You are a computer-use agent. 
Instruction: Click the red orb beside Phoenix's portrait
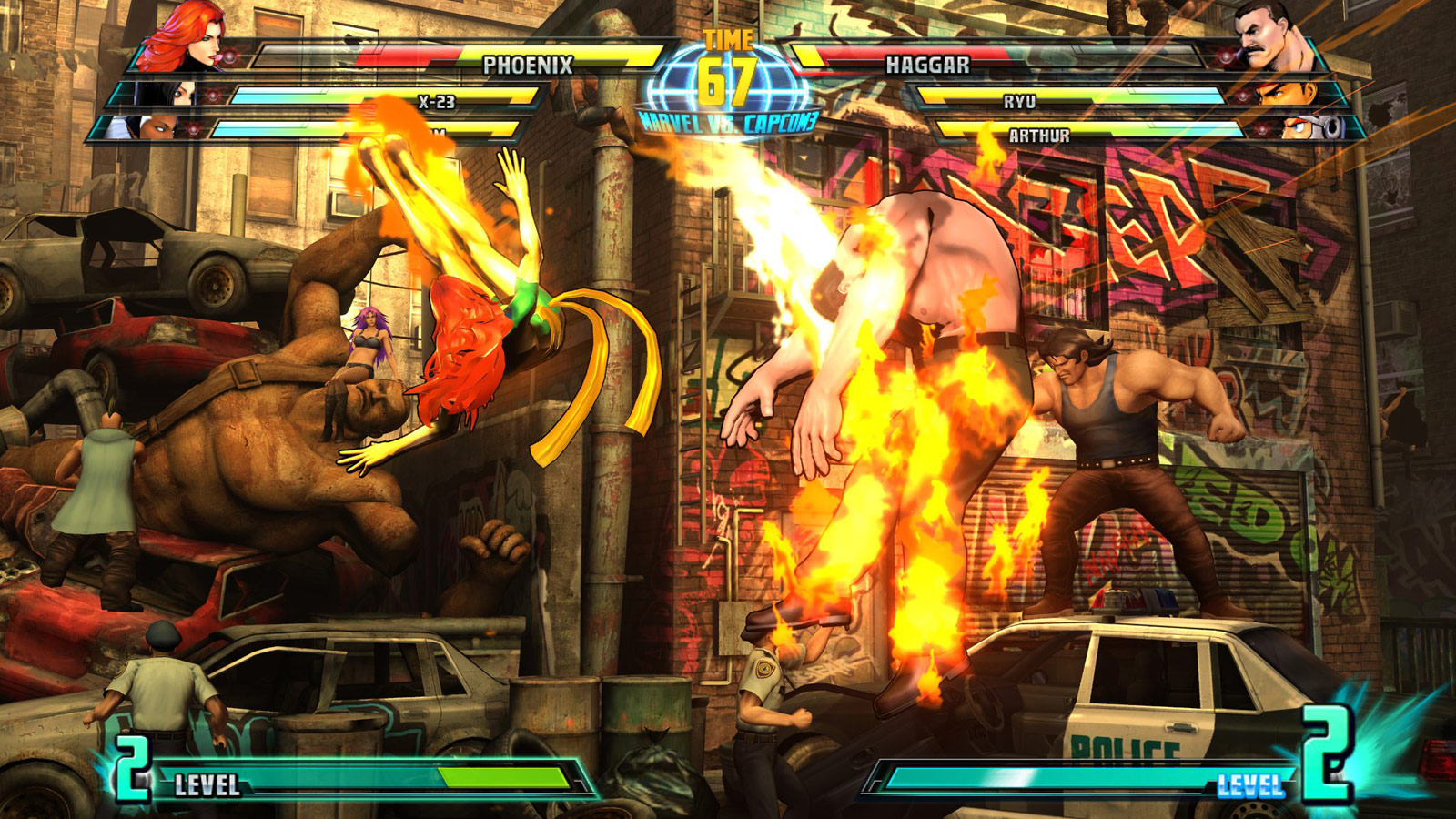[x=229, y=56]
